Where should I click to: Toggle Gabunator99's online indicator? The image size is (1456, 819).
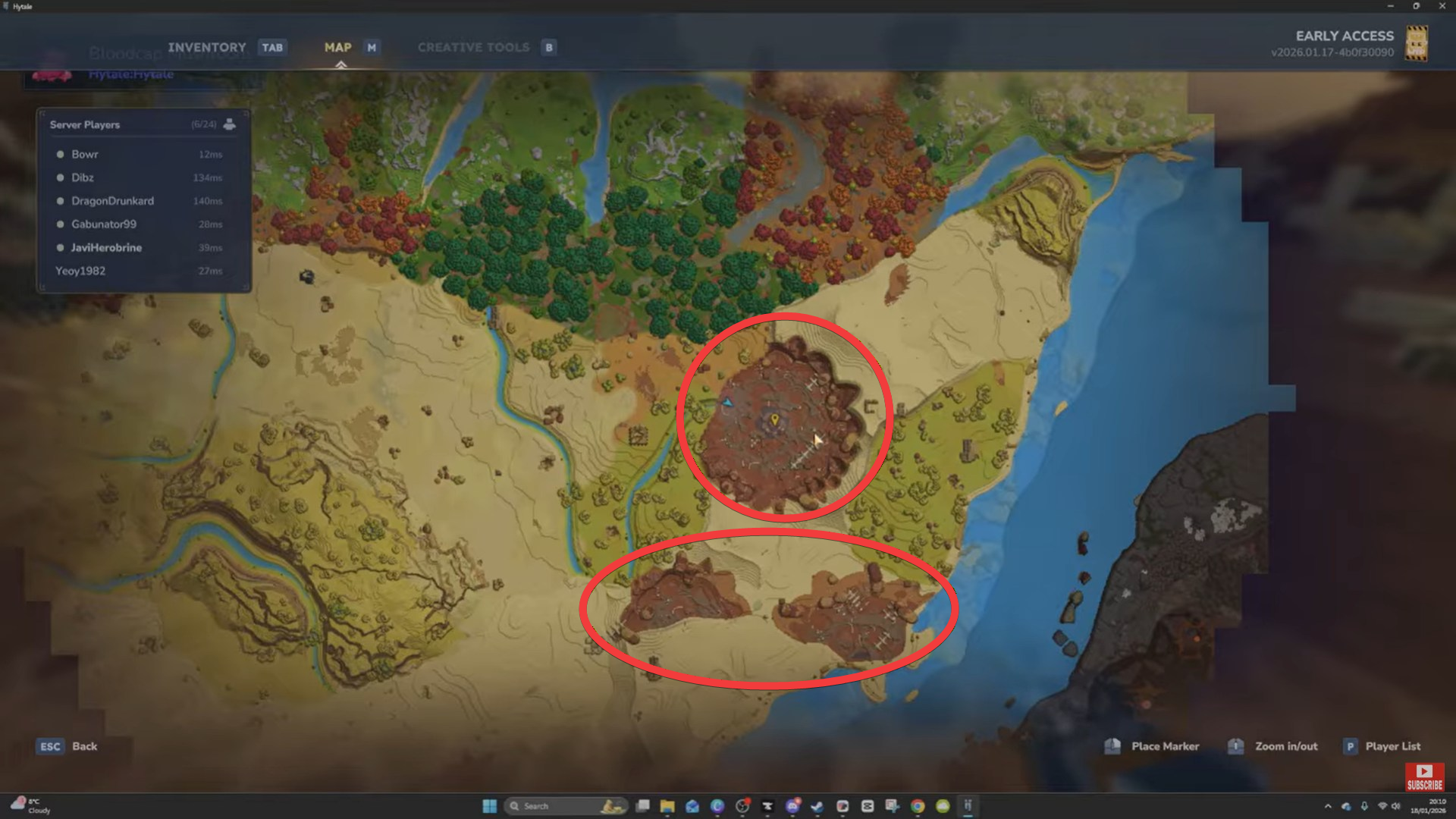coord(60,224)
